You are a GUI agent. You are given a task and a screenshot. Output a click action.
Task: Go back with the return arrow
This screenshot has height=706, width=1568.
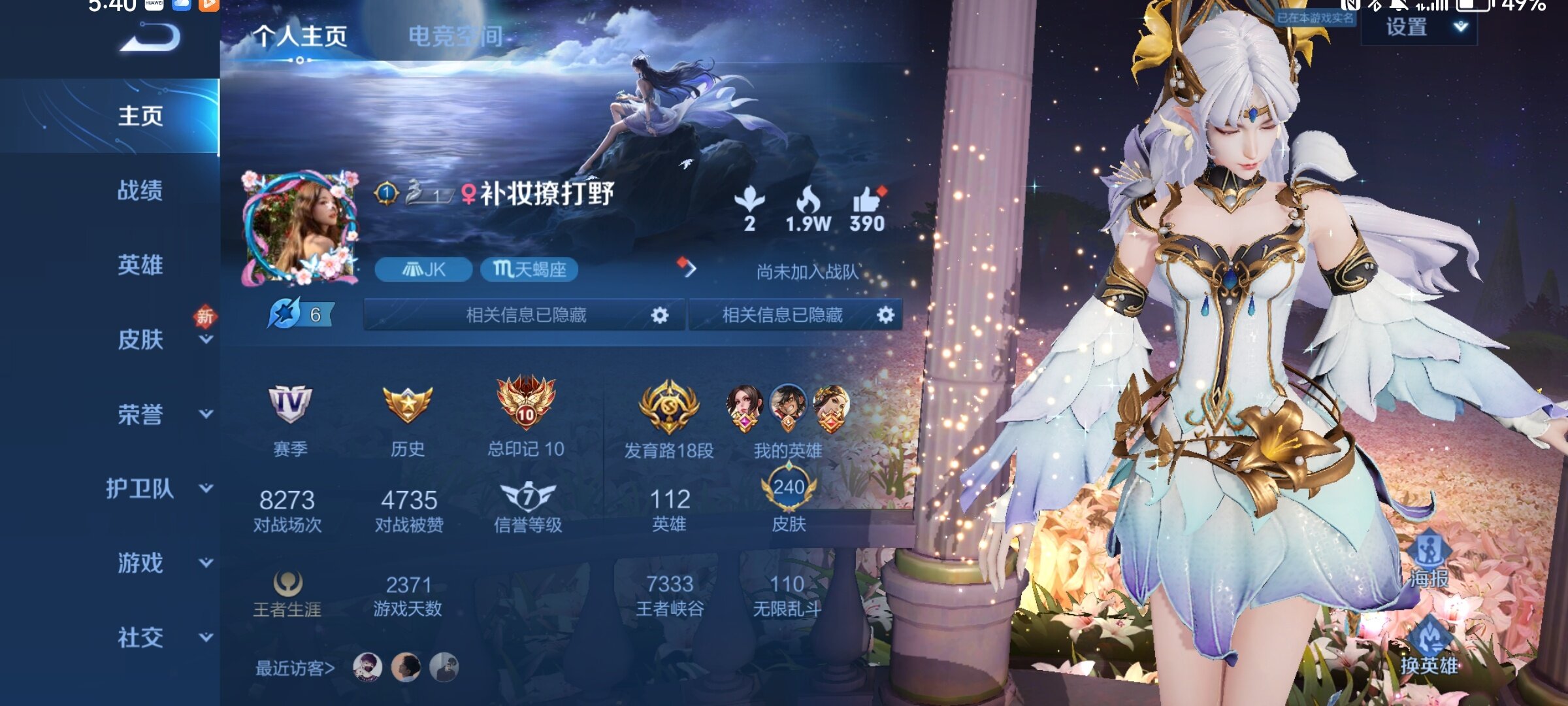coord(151,37)
